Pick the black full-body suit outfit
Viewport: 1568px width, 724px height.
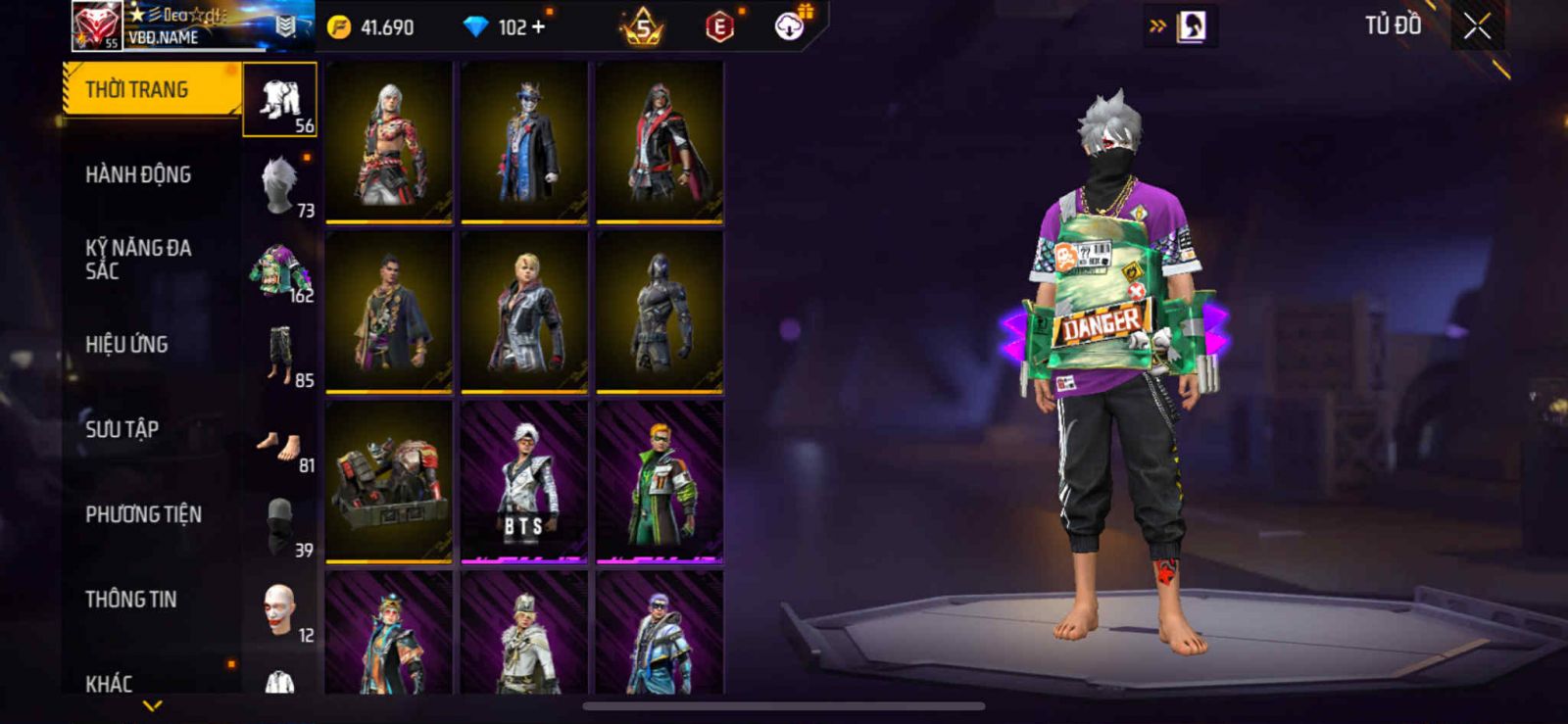[x=660, y=312]
